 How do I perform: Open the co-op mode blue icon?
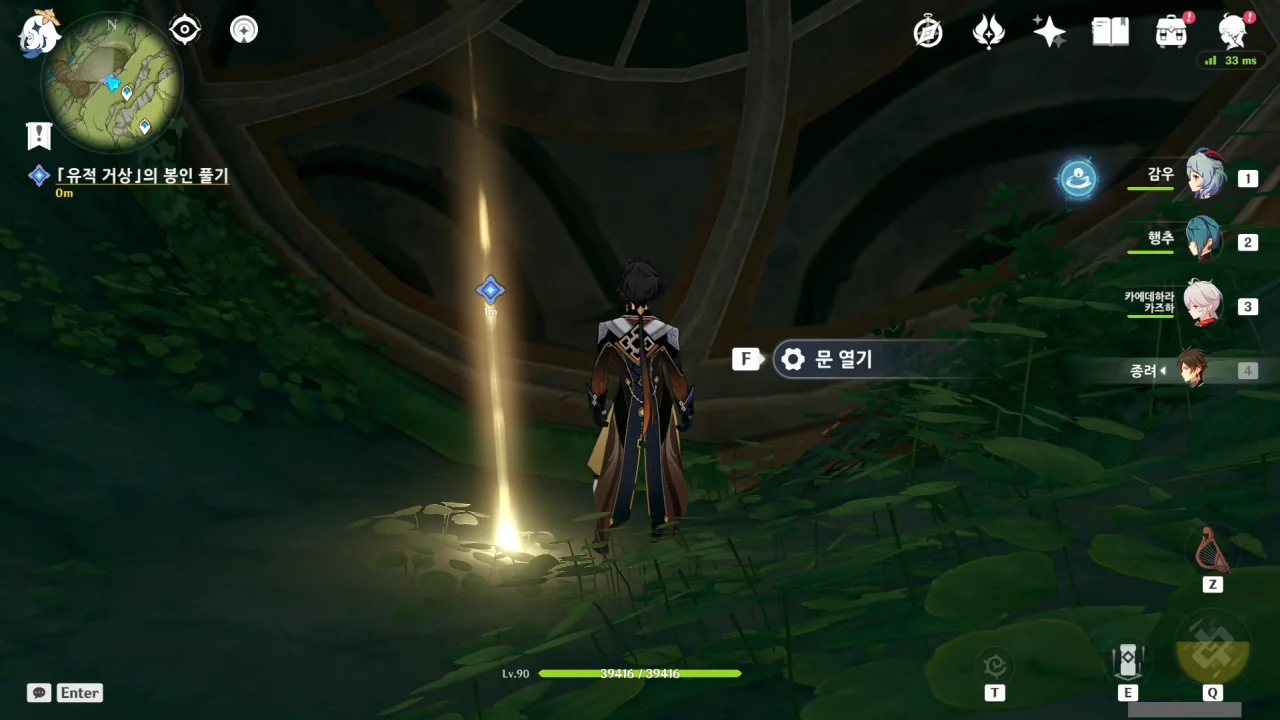(1078, 179)
